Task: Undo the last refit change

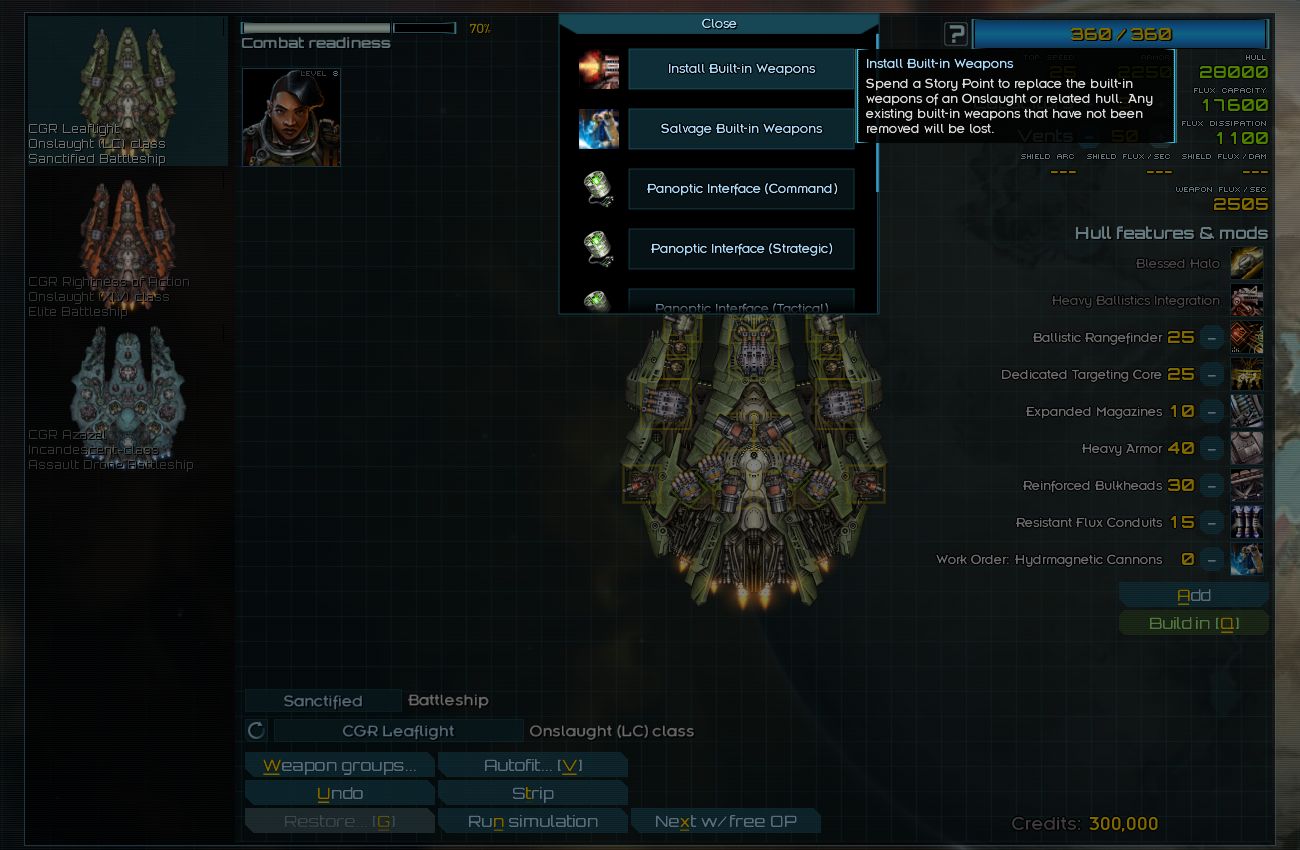Action: click(x=339, y=794)
